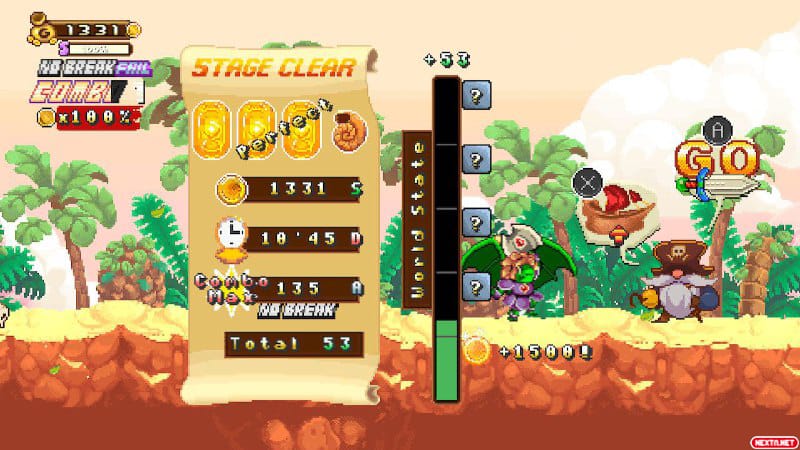Click the gold coin reward beside +1500
Screen dimensions: 800x450
pyautogui.click(x=476, y=350)
